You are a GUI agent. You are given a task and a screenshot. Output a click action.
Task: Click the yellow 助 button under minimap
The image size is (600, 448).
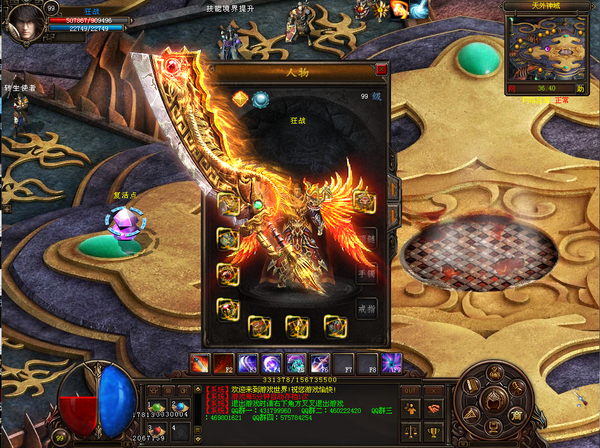tap(580, 88)
